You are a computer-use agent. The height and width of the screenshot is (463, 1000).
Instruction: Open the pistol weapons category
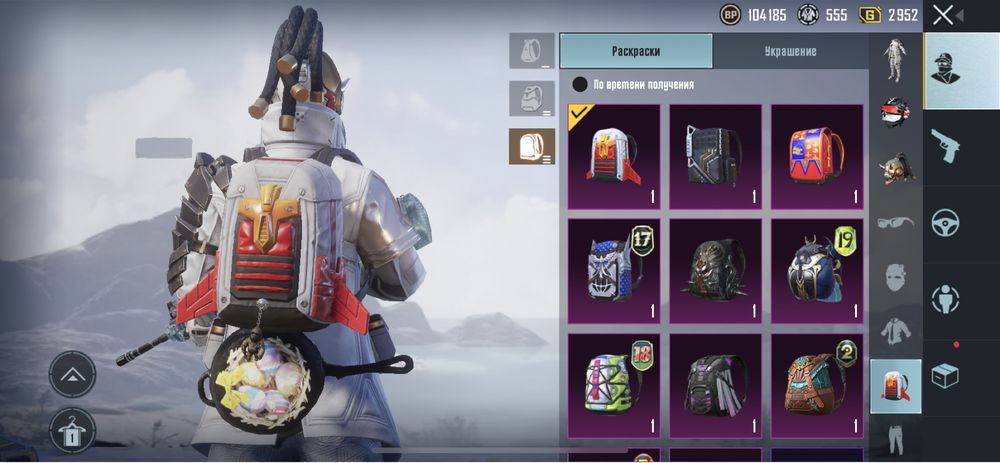(x=945, y=146)
